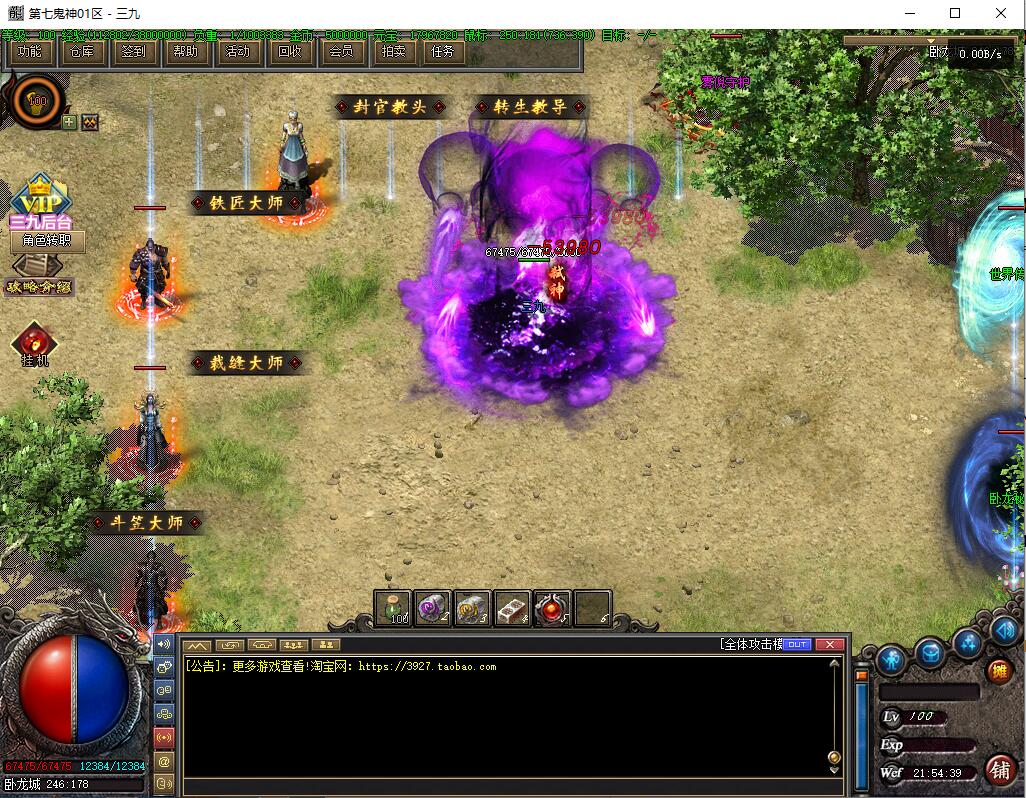Close the game window
This screenshot has width=1026, height=798.
(1002, 13)
